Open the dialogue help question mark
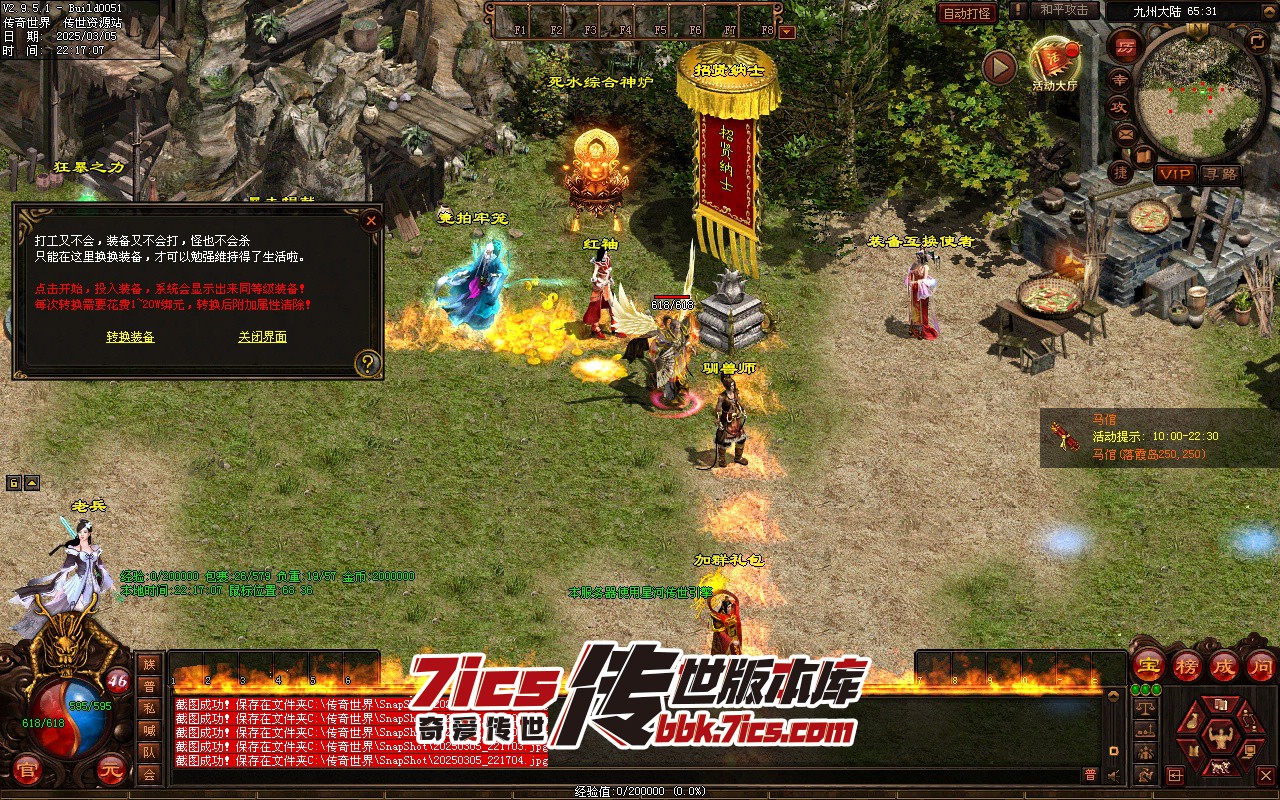Image resolution: width=1280 pixels, height=800 pixels. tap(368, 363)
